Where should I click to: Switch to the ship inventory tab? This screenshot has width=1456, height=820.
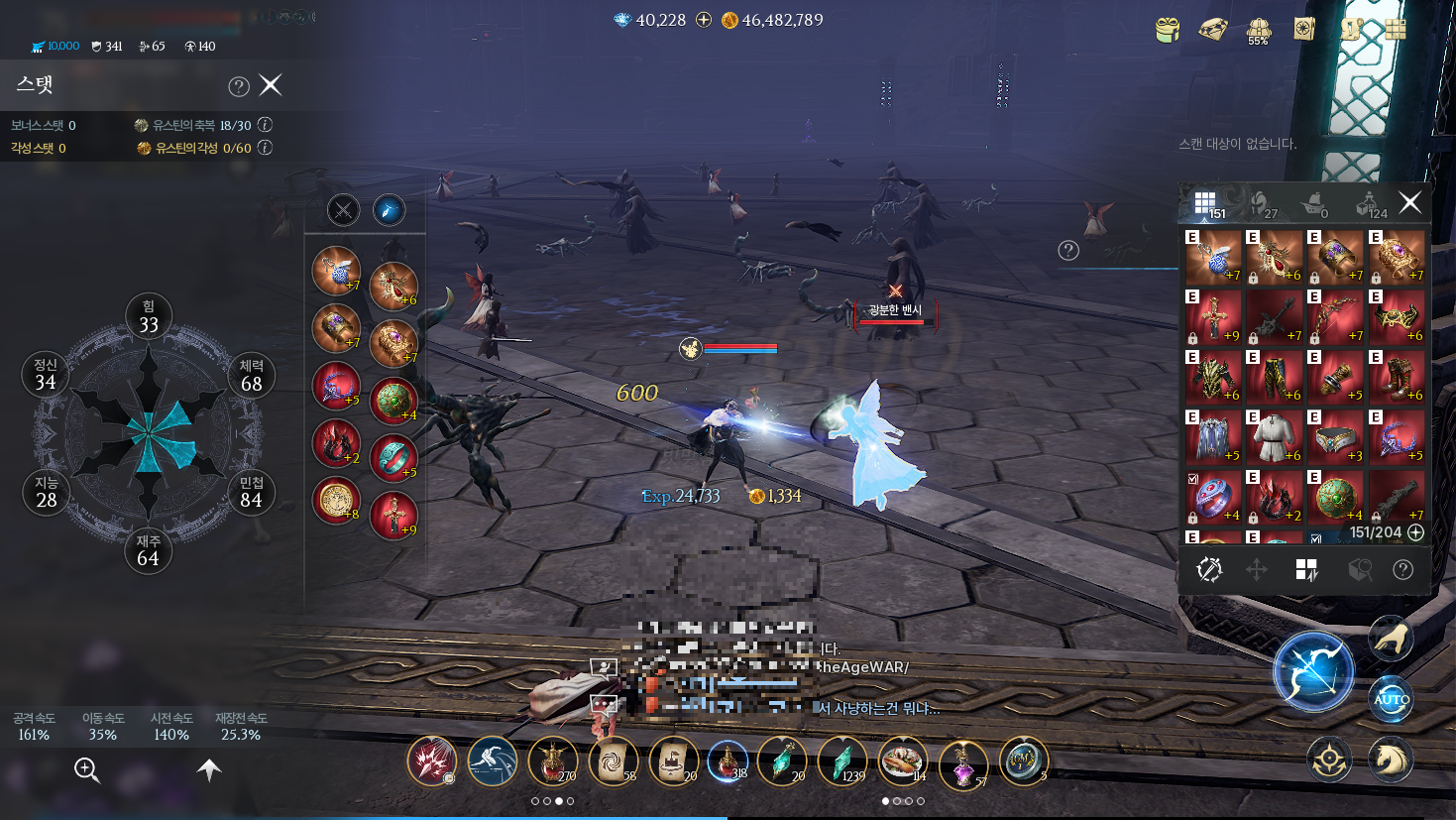[x=1314, y=204]
